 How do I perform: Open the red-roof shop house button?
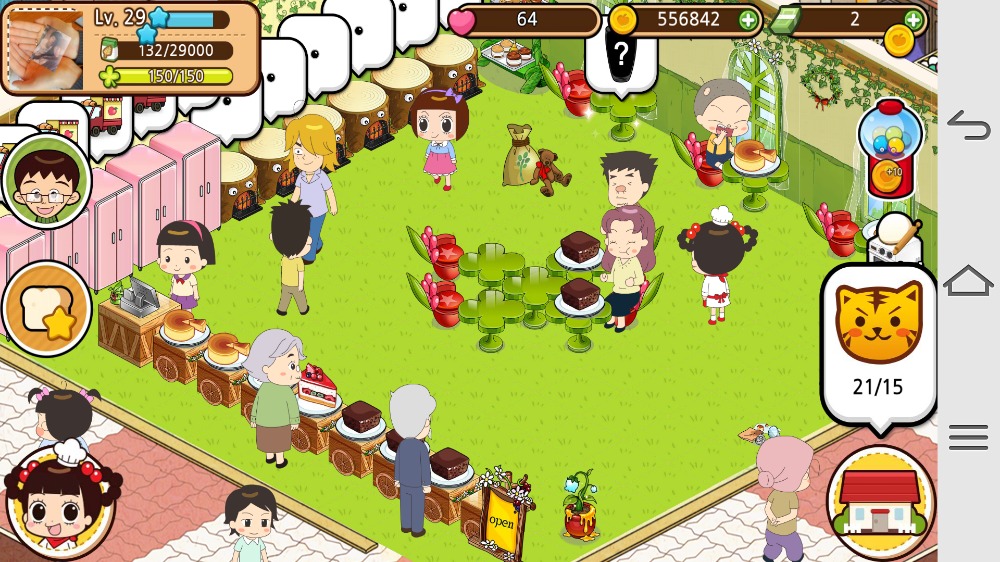(880, 502)
